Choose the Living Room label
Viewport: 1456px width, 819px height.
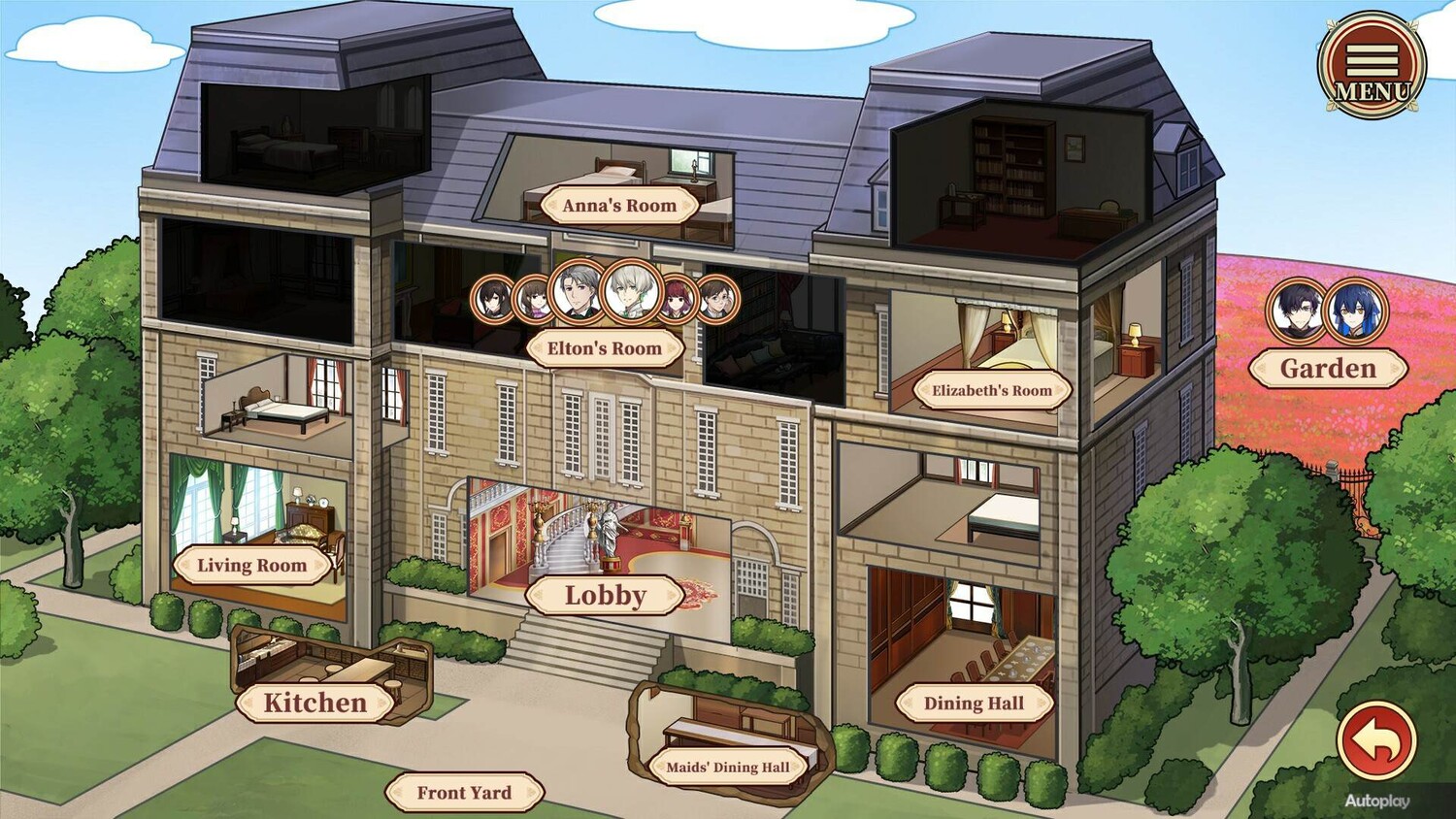(251, 566)
